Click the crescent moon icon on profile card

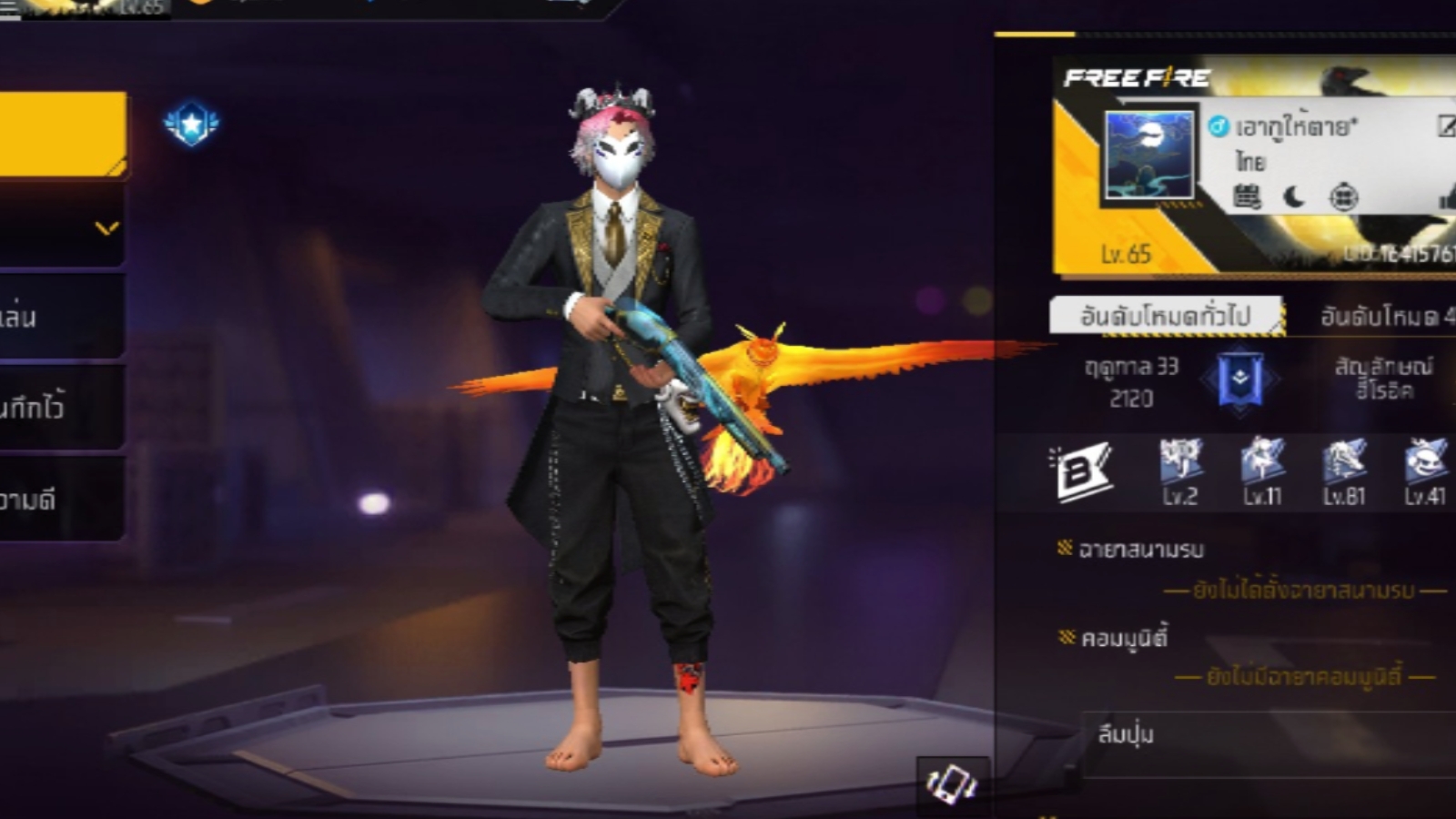point(1294,197)
